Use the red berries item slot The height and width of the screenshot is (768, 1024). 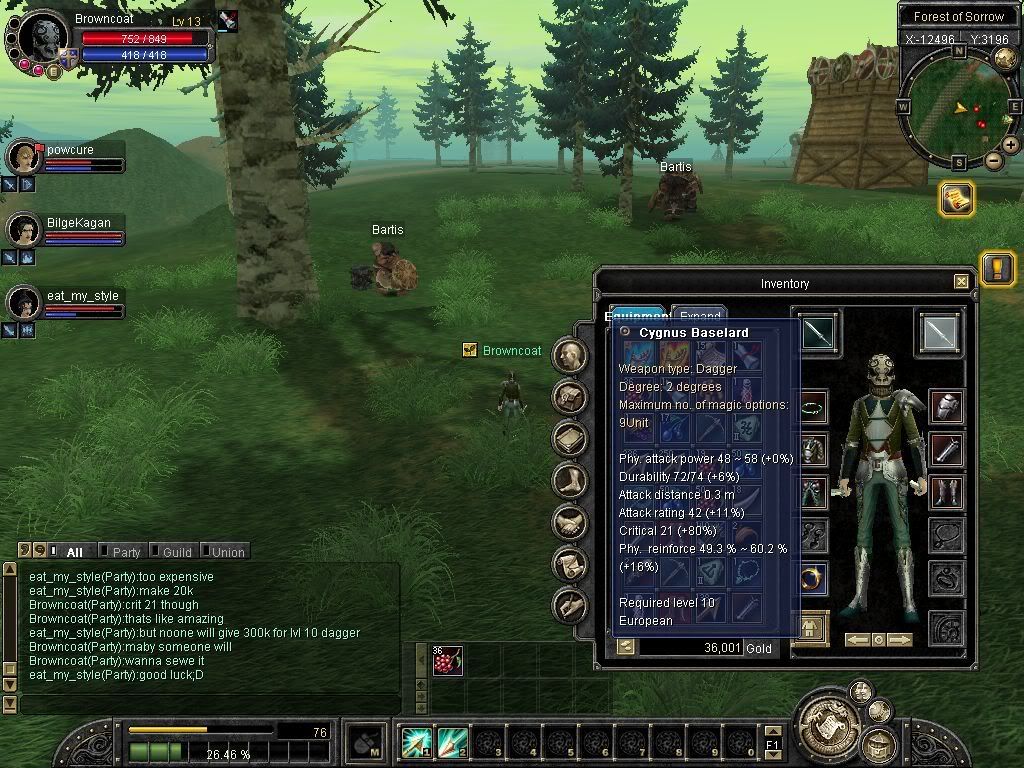pyautogui.click(x=447, y=661)
